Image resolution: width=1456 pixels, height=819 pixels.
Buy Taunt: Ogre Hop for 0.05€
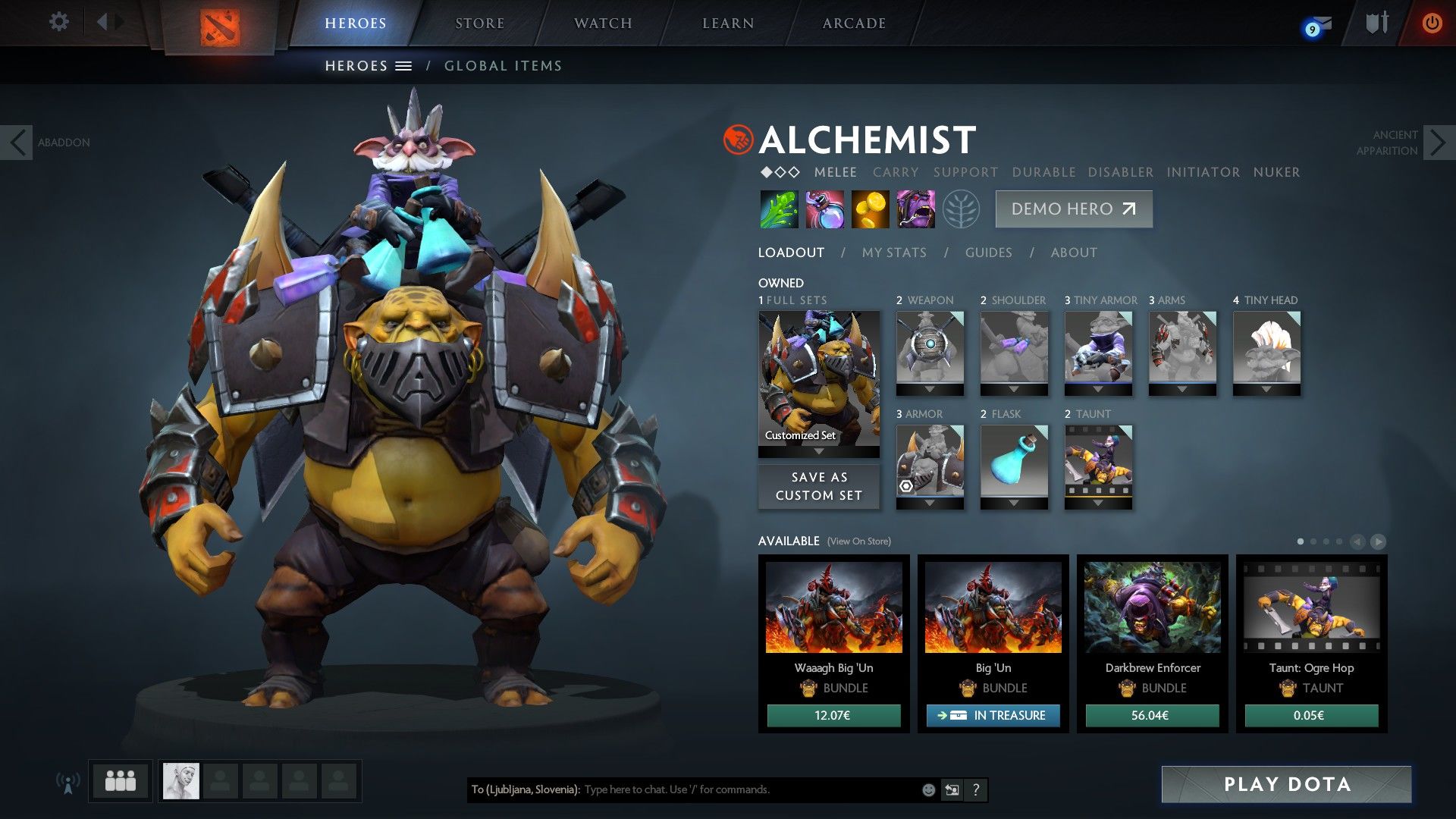(x=1311, y=715)
